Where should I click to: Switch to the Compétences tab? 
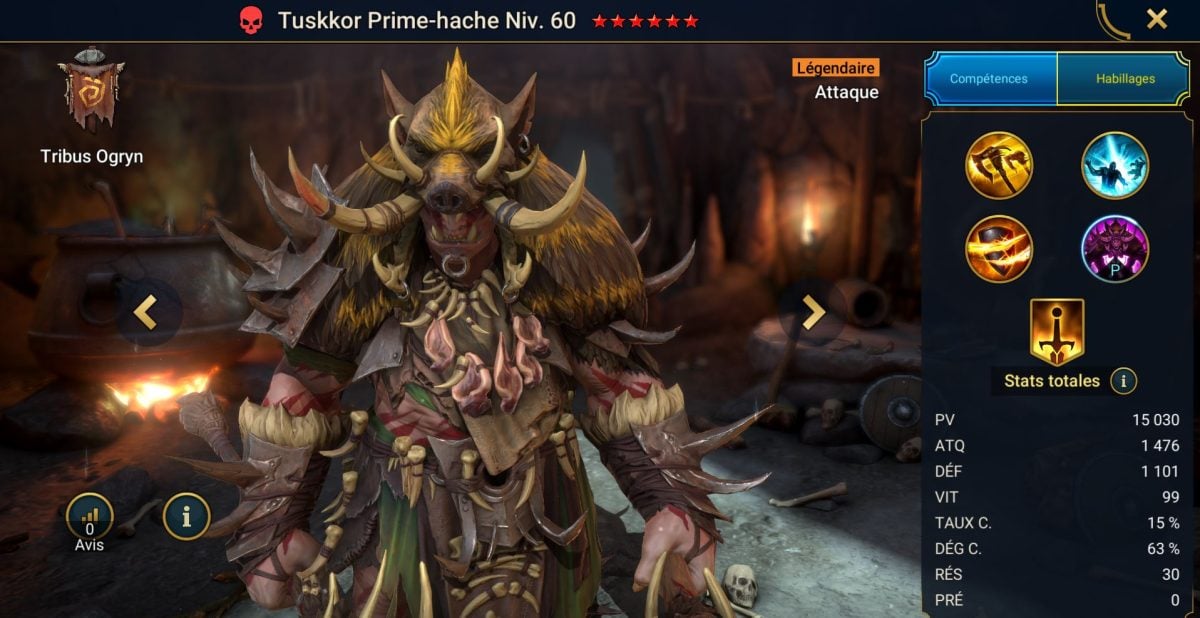pos(990,78)
